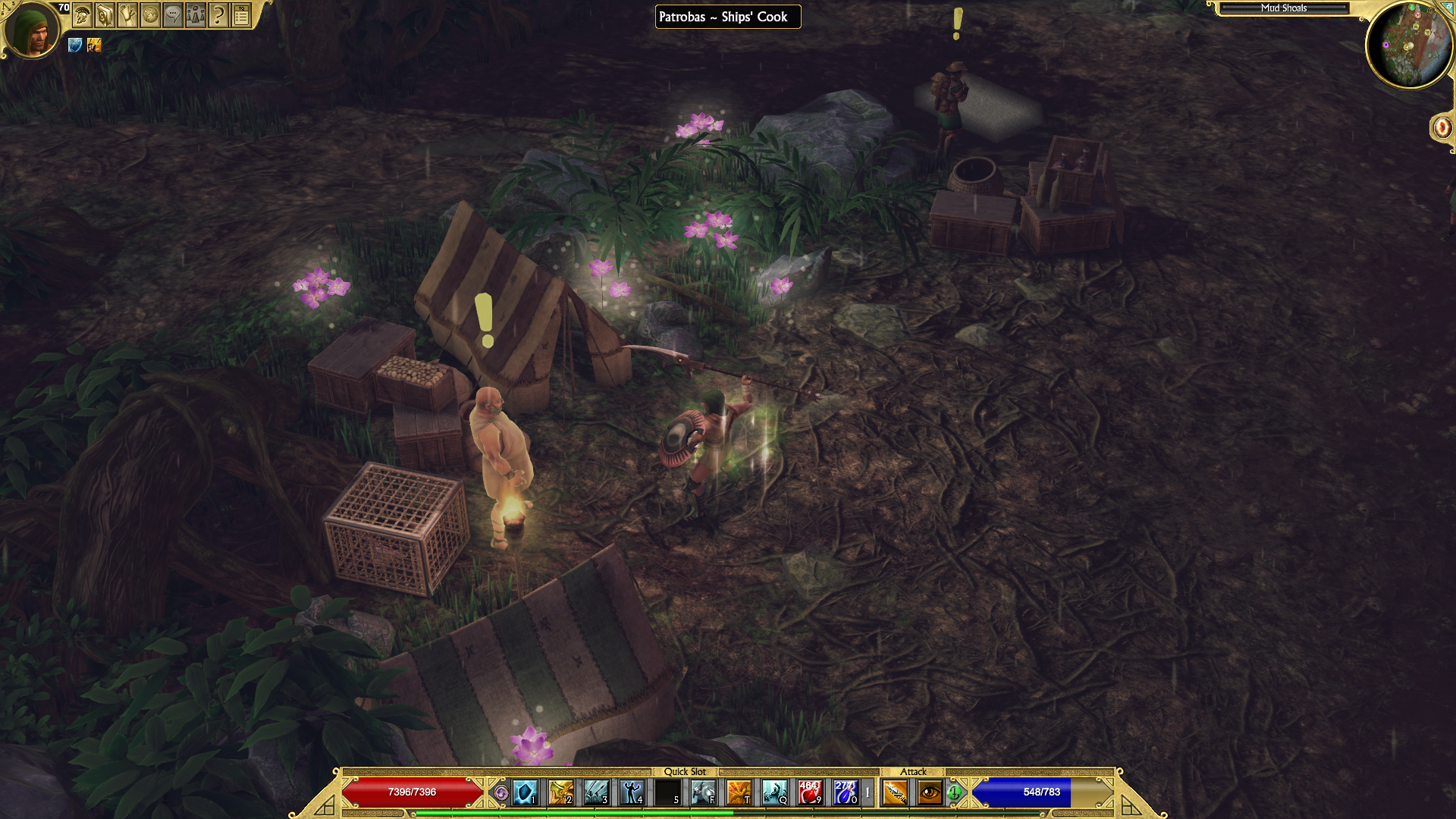Use the blue energy potion
This screenshot has height=819, width=1456.
pos(845,792)
